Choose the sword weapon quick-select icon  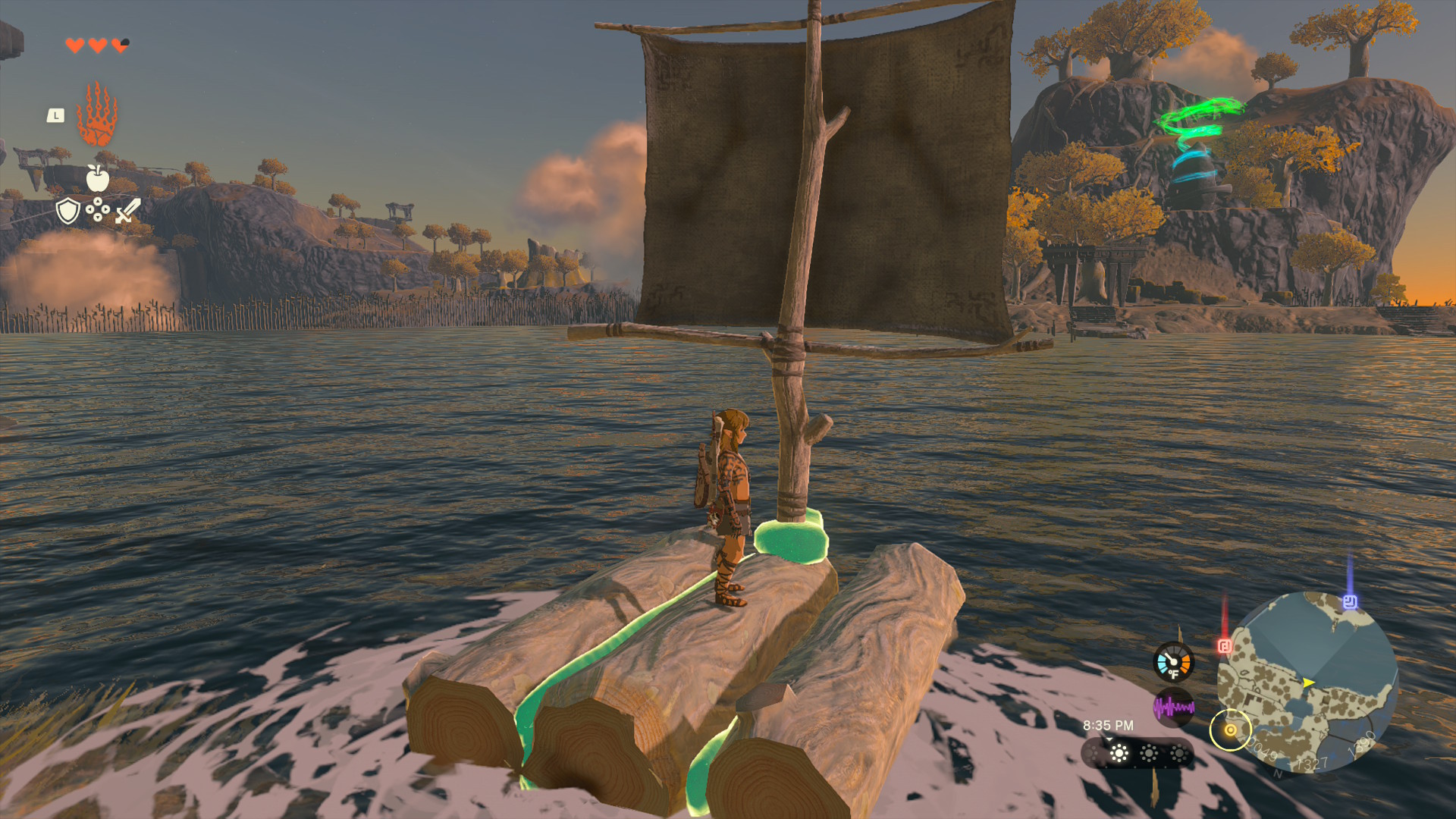[128, 210]
